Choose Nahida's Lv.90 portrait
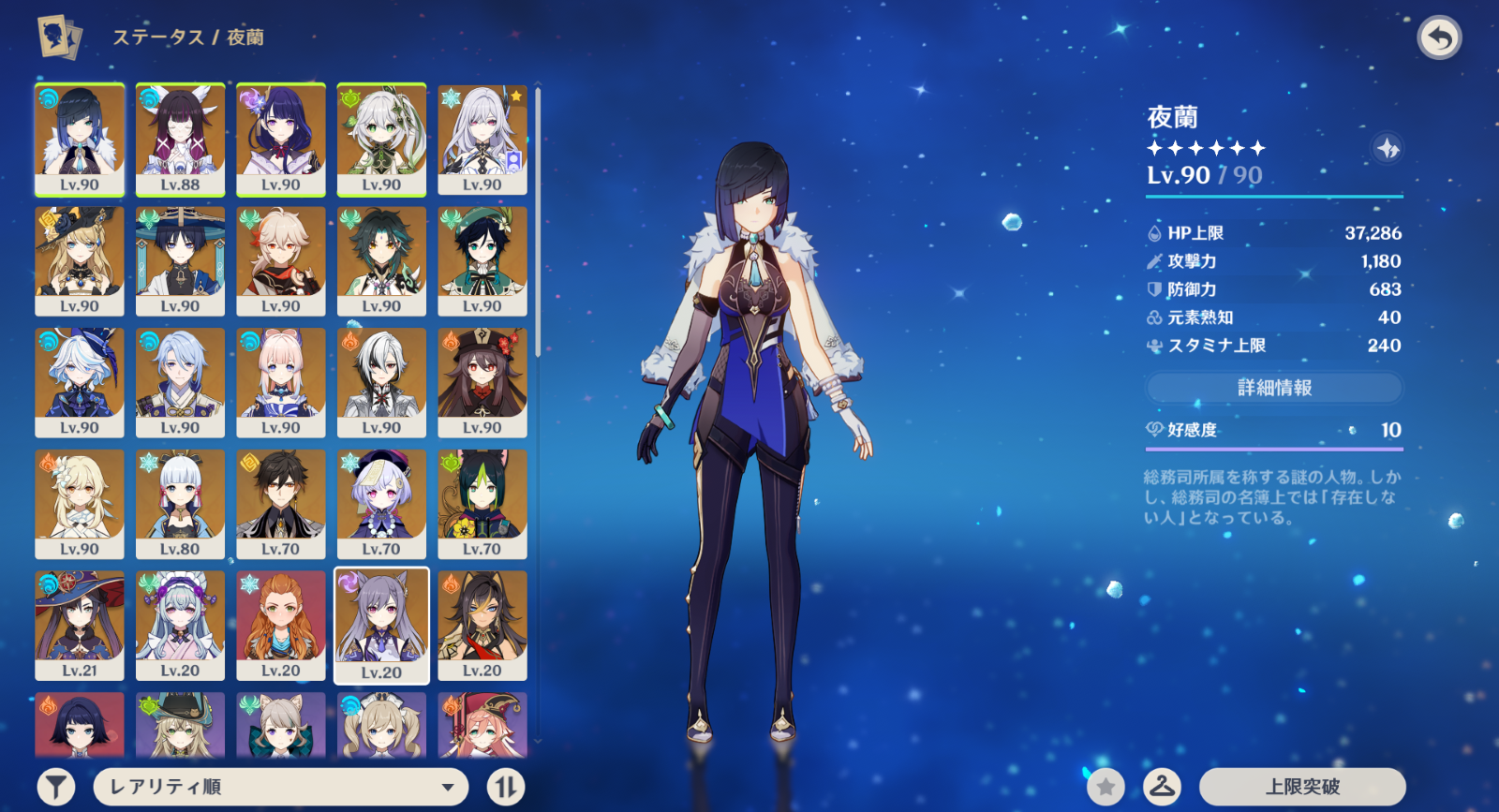The height and width of the screenshot is (812, 1499). (x=381, y=139)
